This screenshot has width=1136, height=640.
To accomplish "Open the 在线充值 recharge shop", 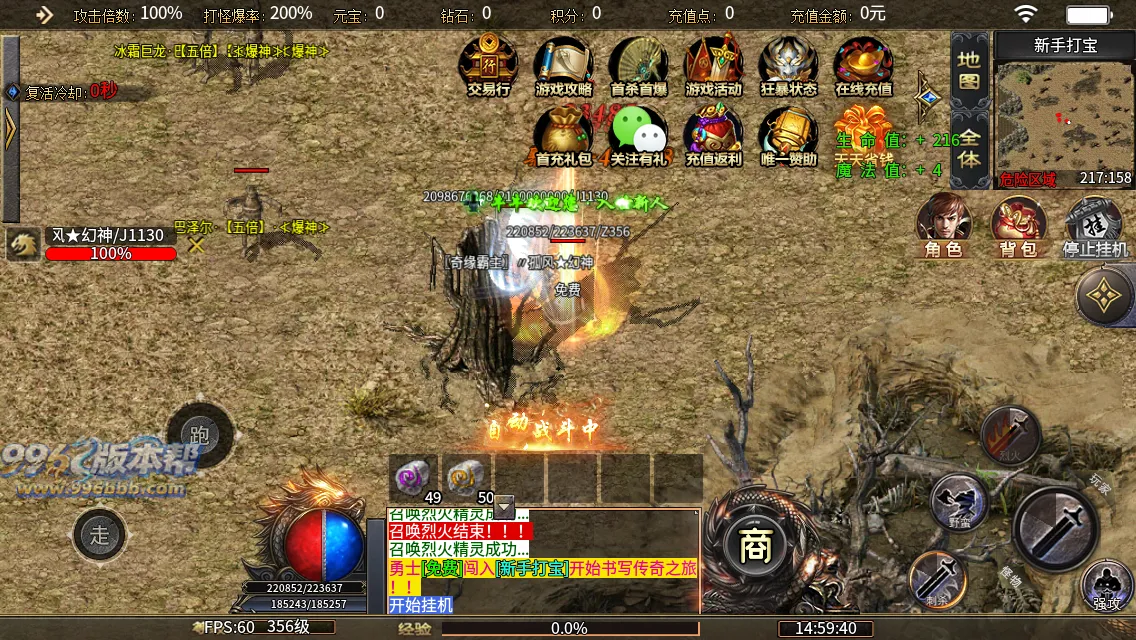I will [863, 66].
